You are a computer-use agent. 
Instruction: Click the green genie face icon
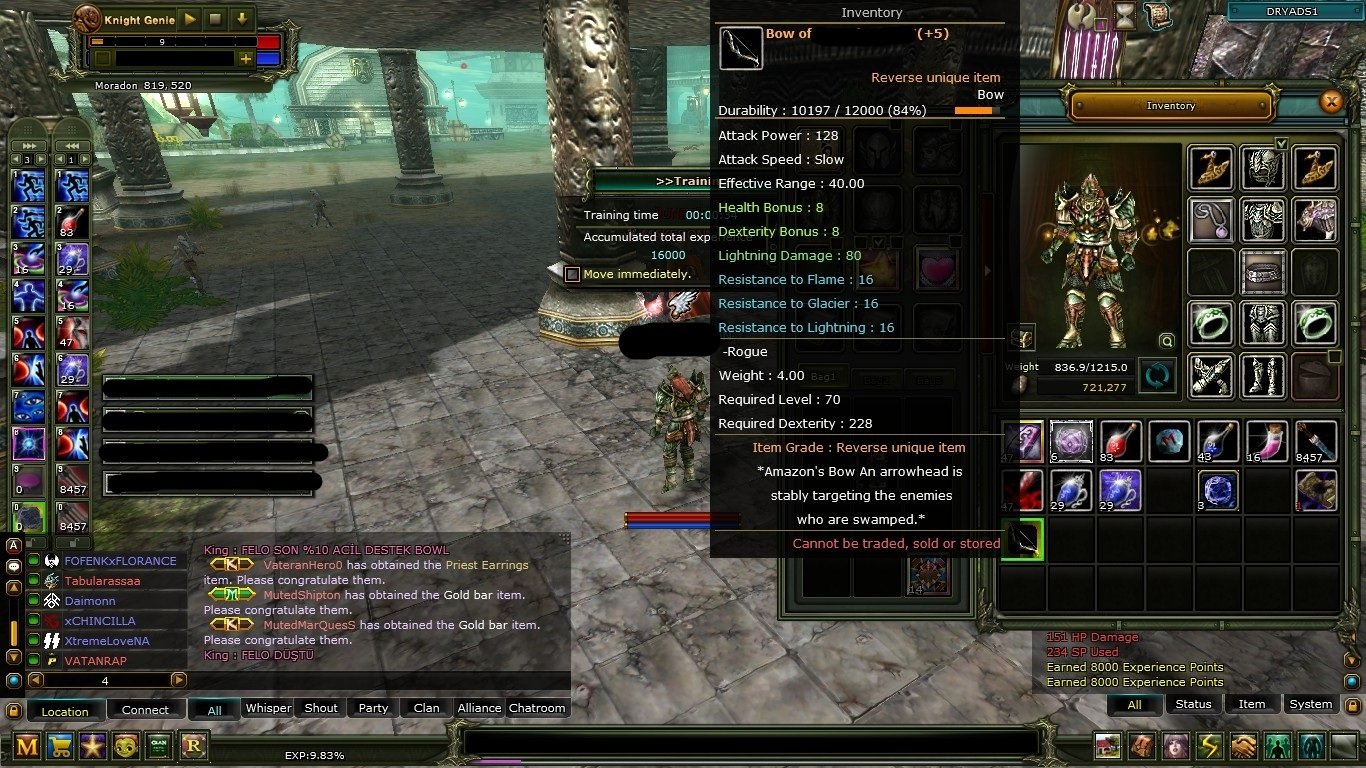coord(126,746)
